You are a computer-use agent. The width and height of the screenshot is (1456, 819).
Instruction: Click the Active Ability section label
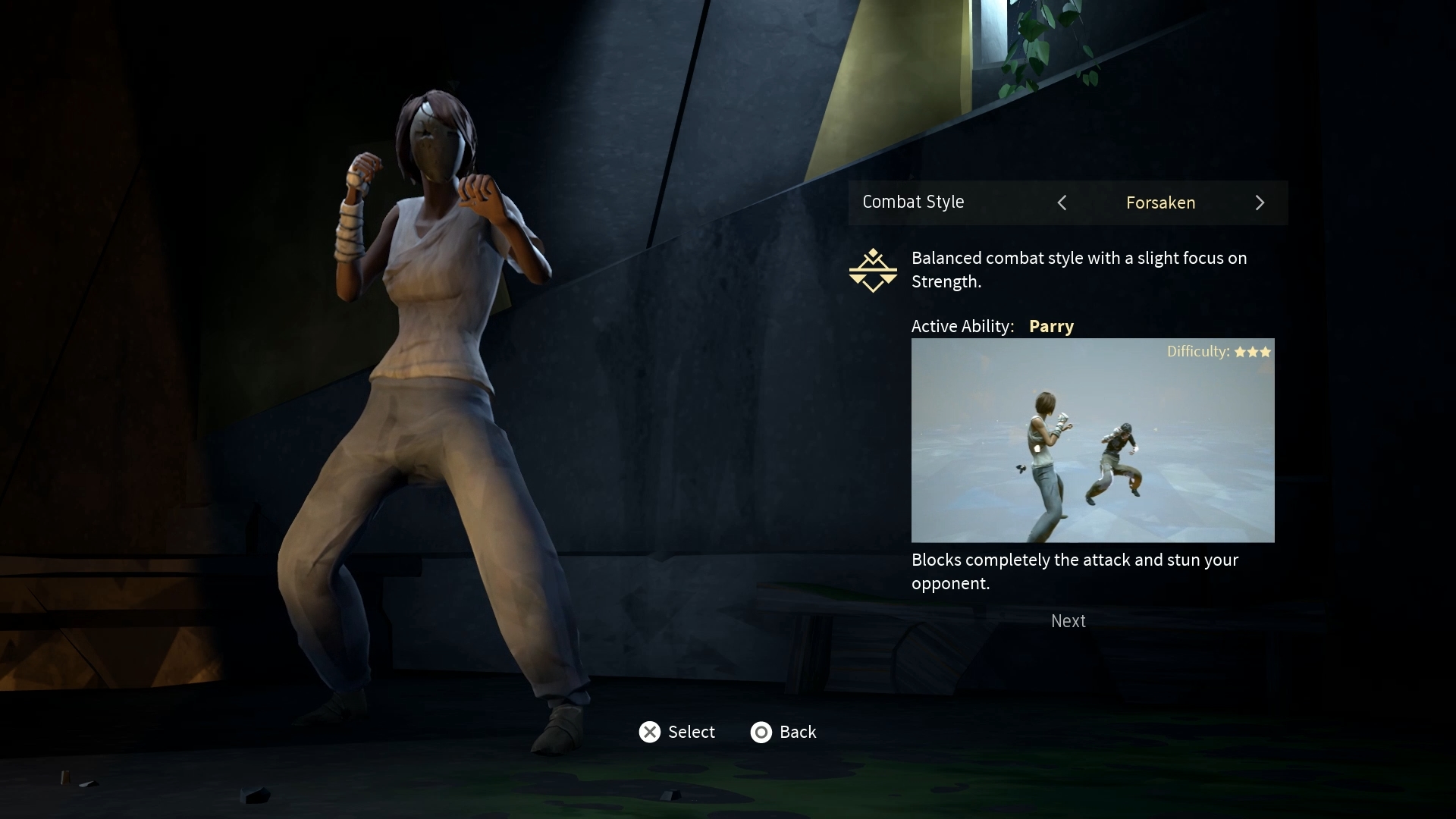pos(963,326)
